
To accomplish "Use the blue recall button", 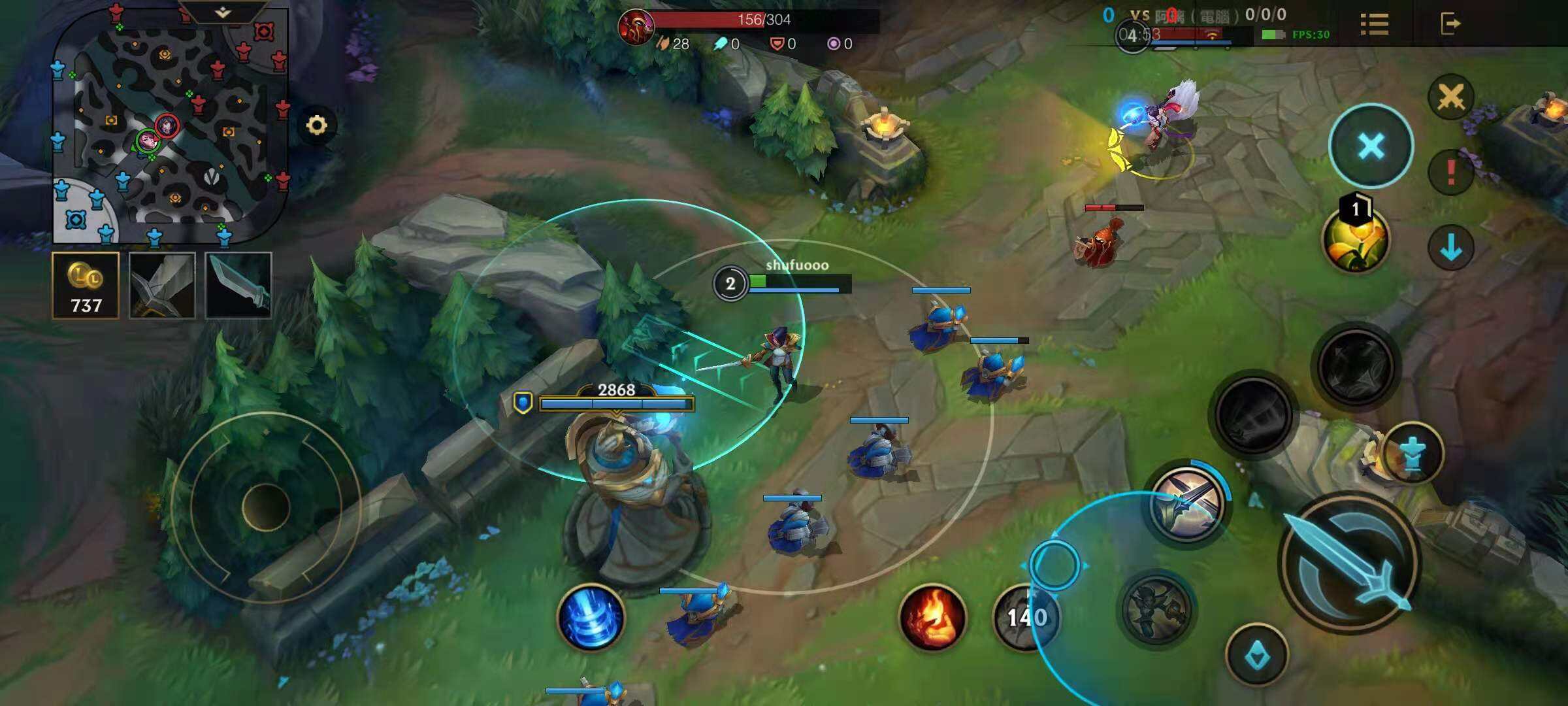I will [x=591, y=617].
